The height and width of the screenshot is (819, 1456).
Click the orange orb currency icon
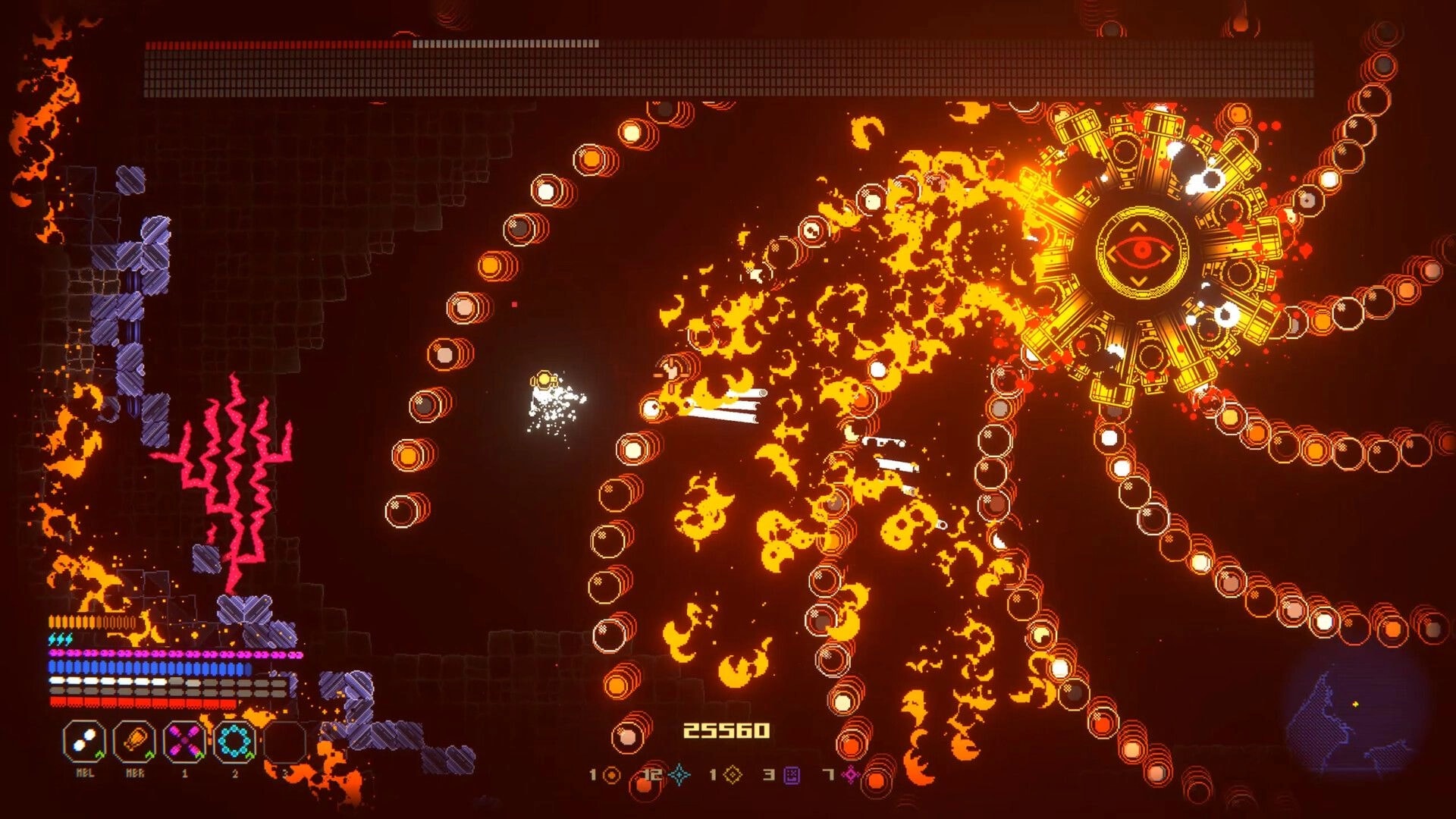pos(611,774)
